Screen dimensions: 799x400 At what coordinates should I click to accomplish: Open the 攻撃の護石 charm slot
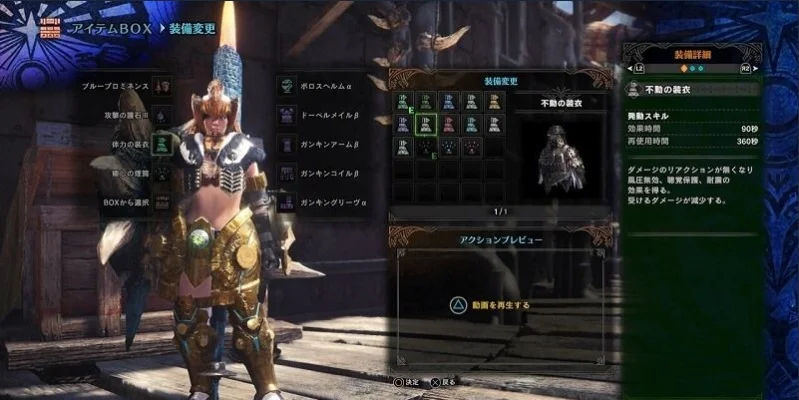[160, 115]
